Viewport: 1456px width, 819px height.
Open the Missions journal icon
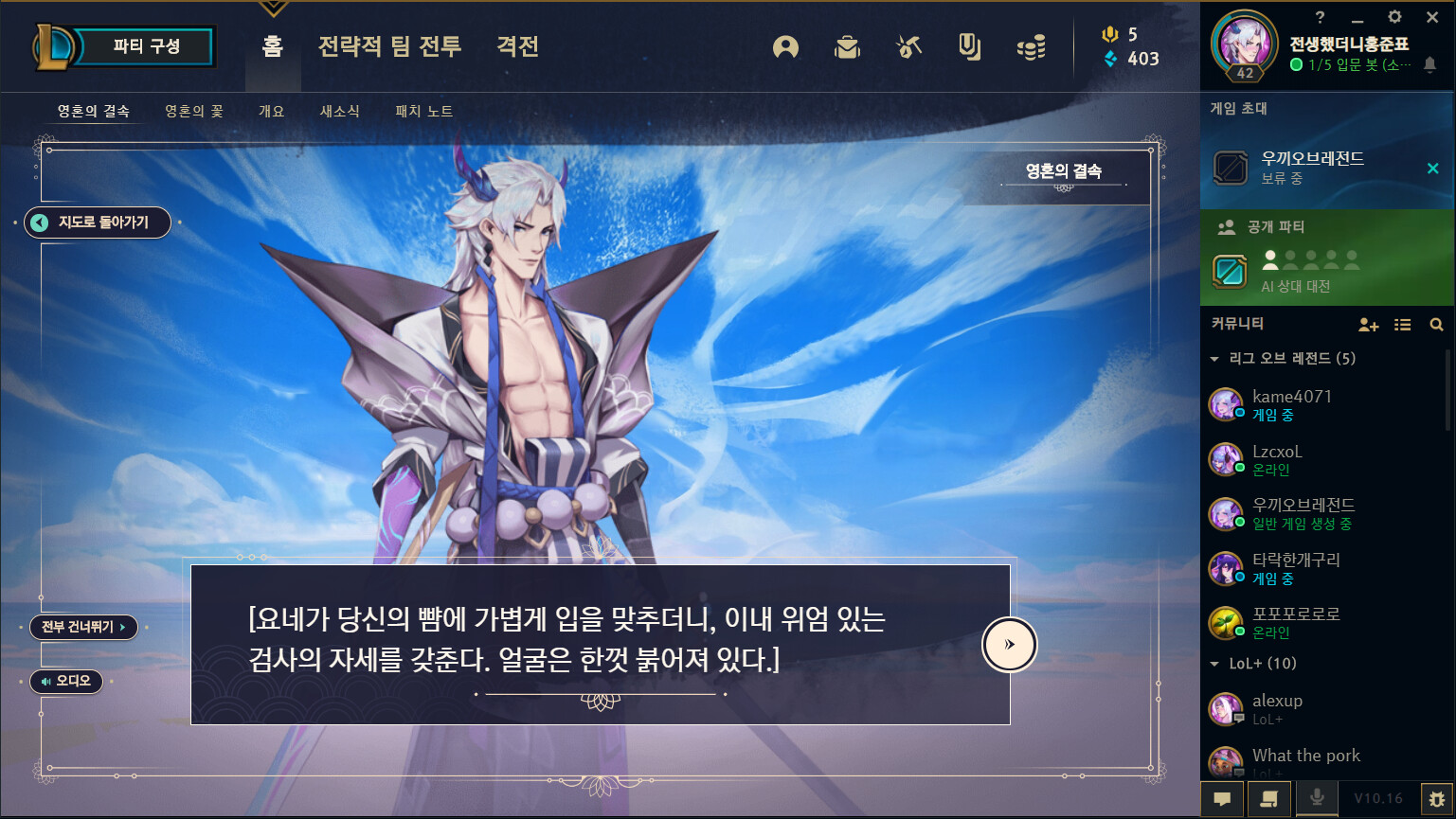tap(968, 47)
